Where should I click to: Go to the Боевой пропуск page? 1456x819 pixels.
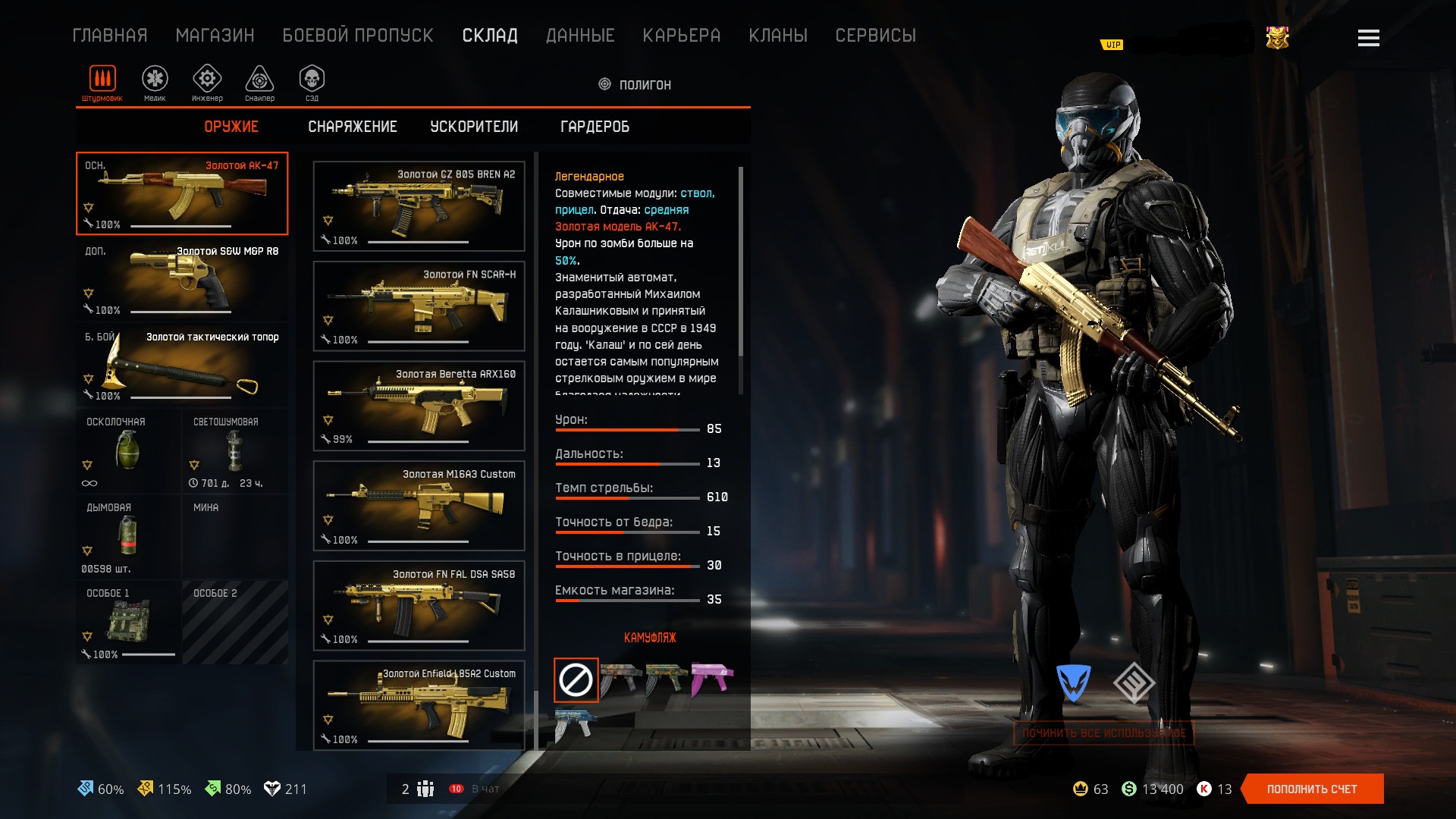click(x=357, y=36)
